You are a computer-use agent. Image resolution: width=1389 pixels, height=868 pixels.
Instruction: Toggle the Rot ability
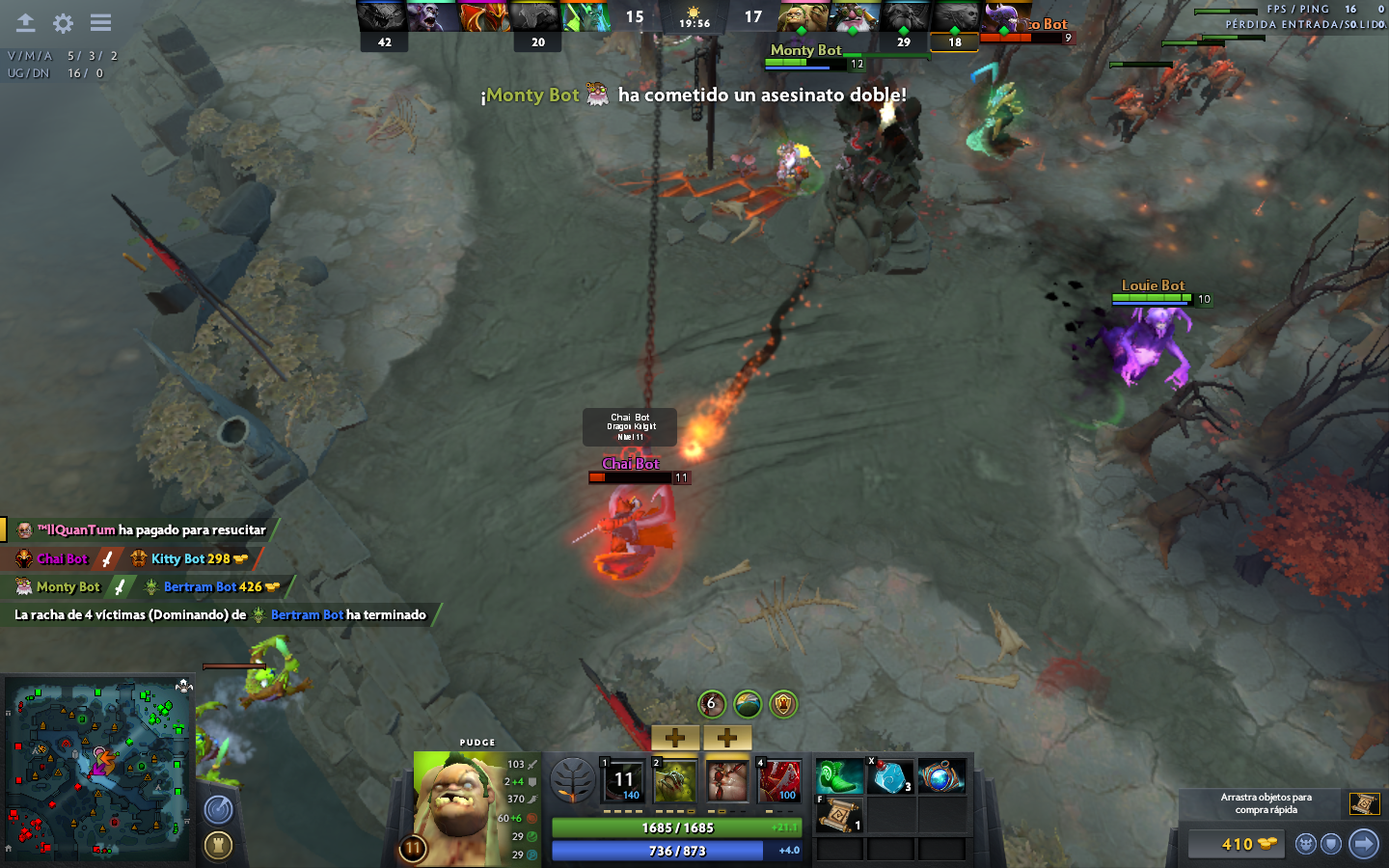[x=675, y=779]
